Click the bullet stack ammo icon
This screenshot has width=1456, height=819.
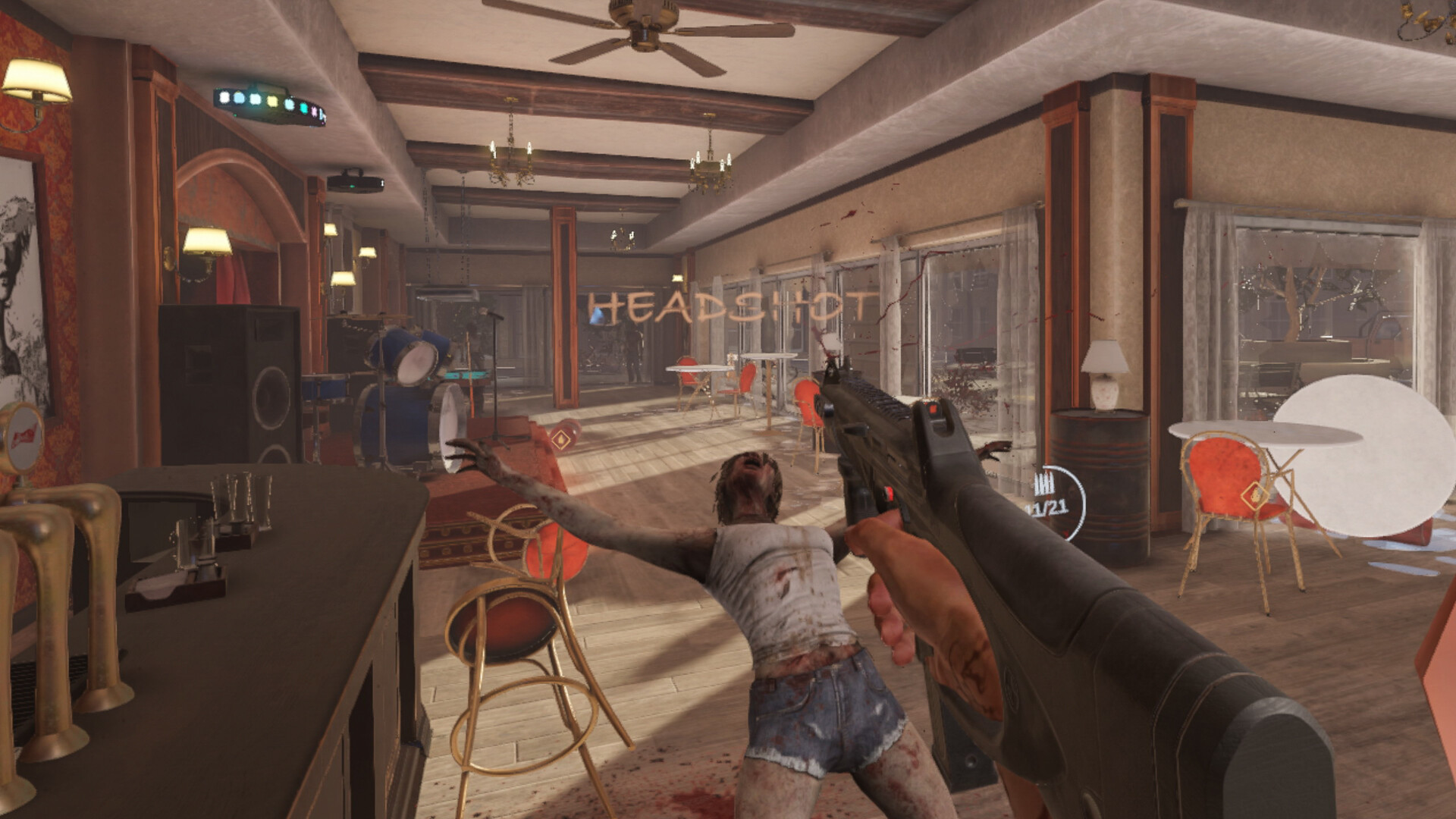(x=1044, y=484)
